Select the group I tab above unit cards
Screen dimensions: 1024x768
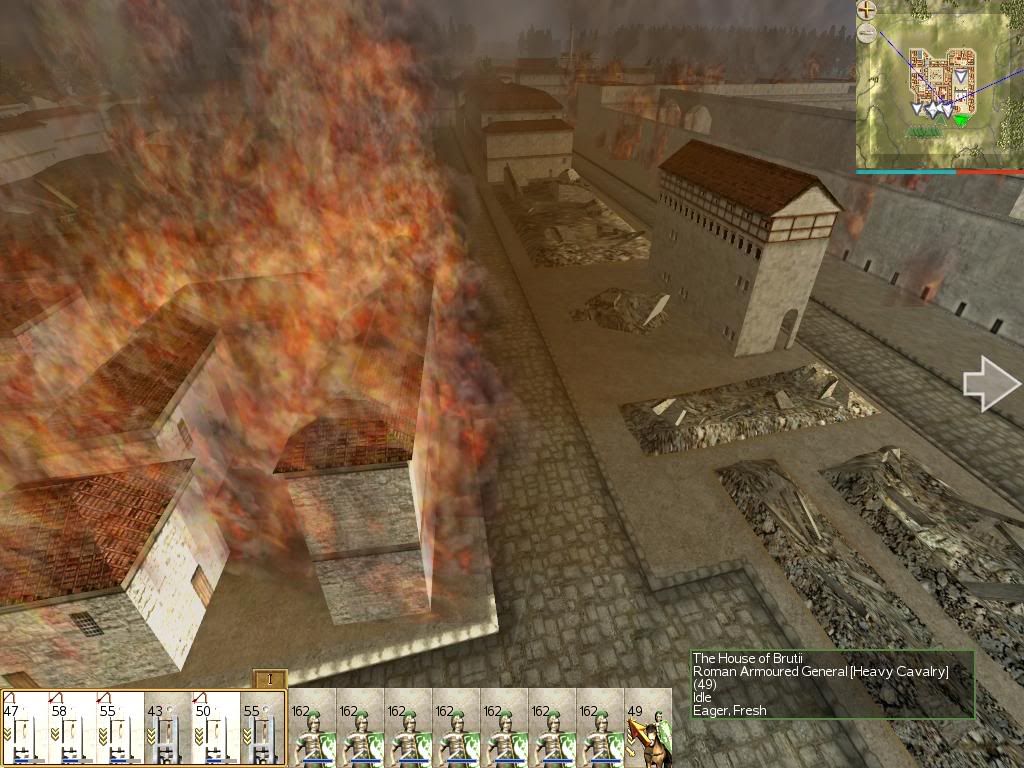(x=270, y=679)
